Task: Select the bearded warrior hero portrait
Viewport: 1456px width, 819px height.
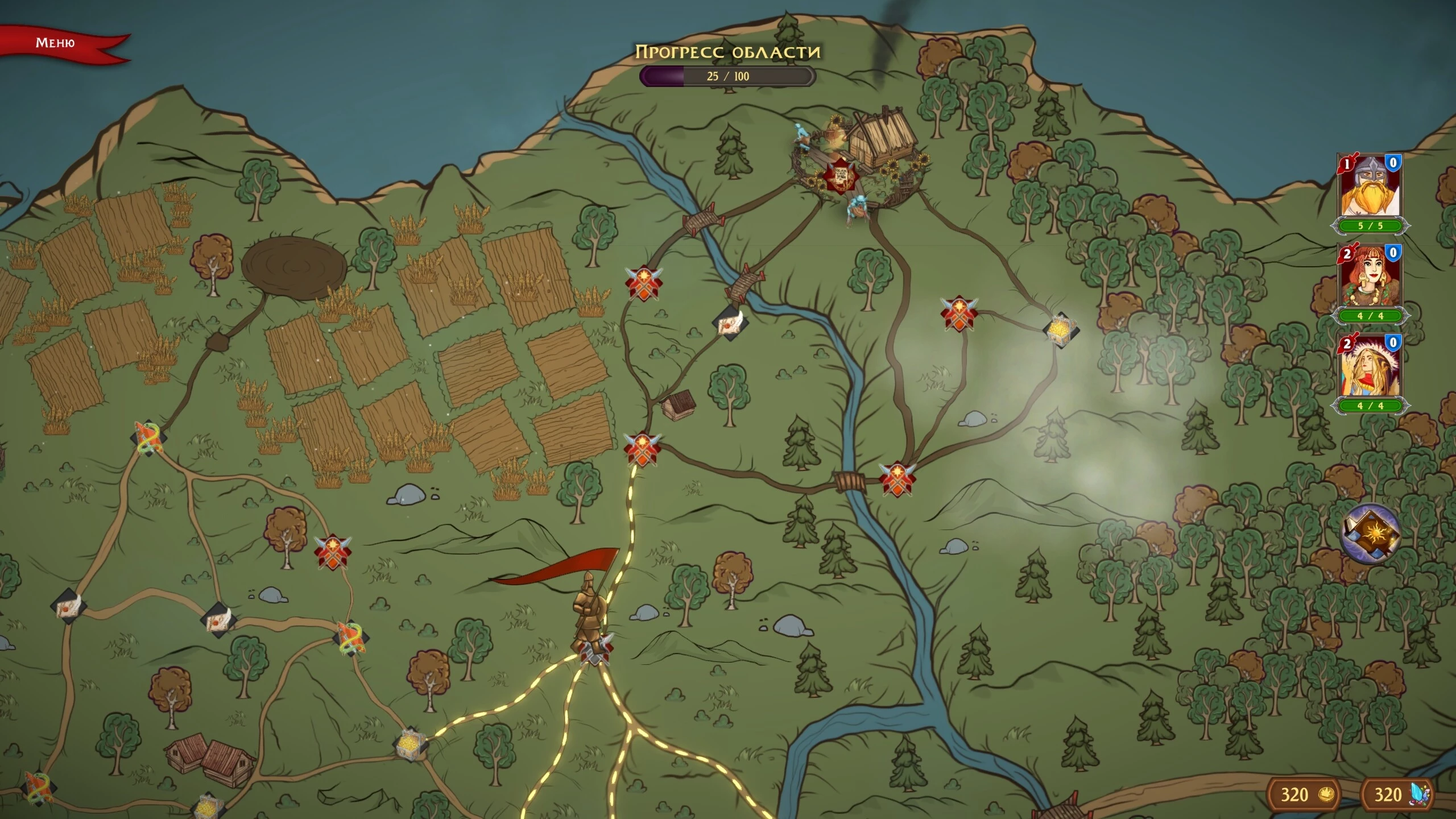Action: (1370, 187)
